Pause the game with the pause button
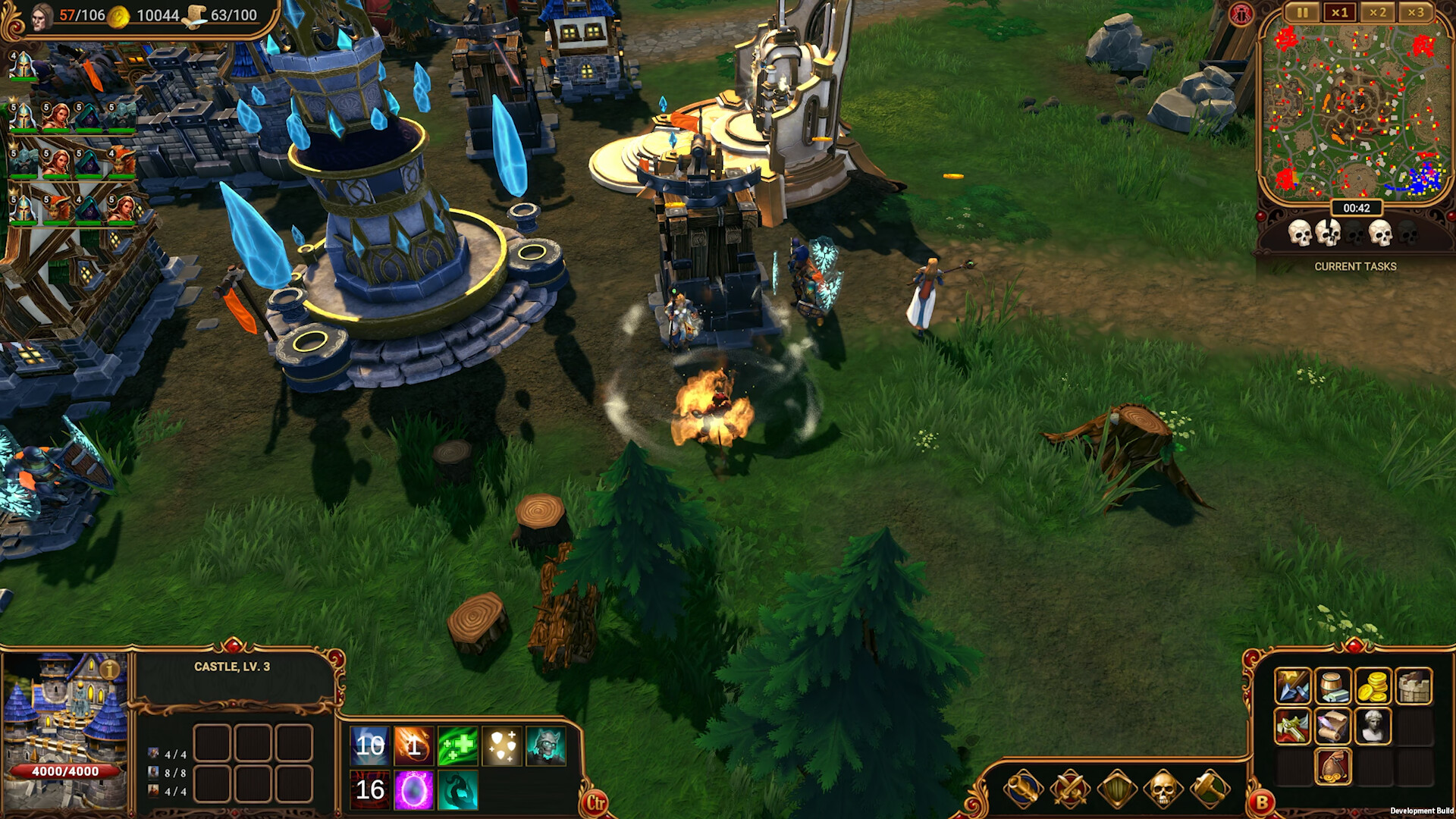1456x819 pixels. pyautogui.click(x=1302, y=13)
